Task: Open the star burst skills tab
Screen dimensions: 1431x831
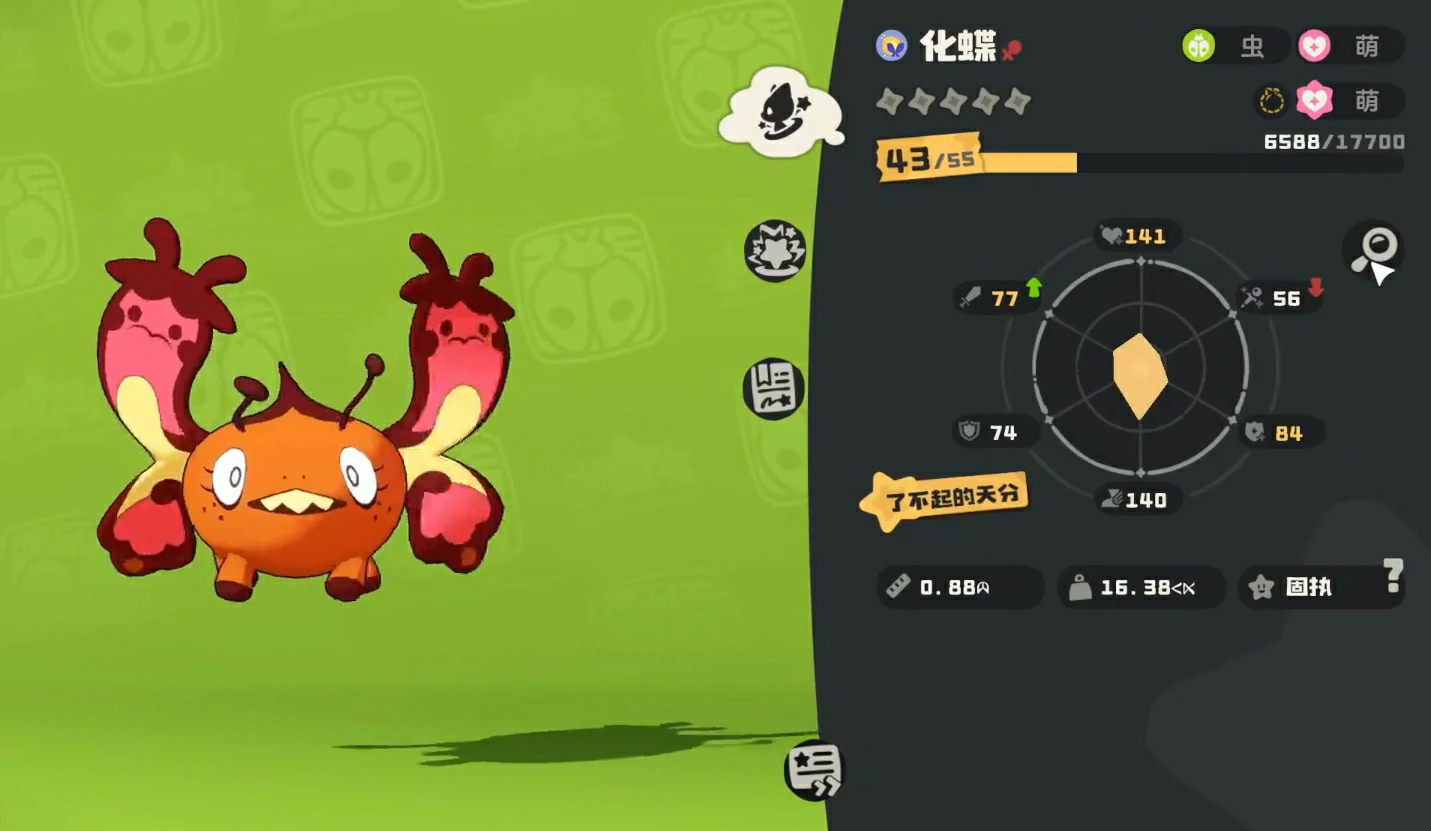Action: [775, 250]
